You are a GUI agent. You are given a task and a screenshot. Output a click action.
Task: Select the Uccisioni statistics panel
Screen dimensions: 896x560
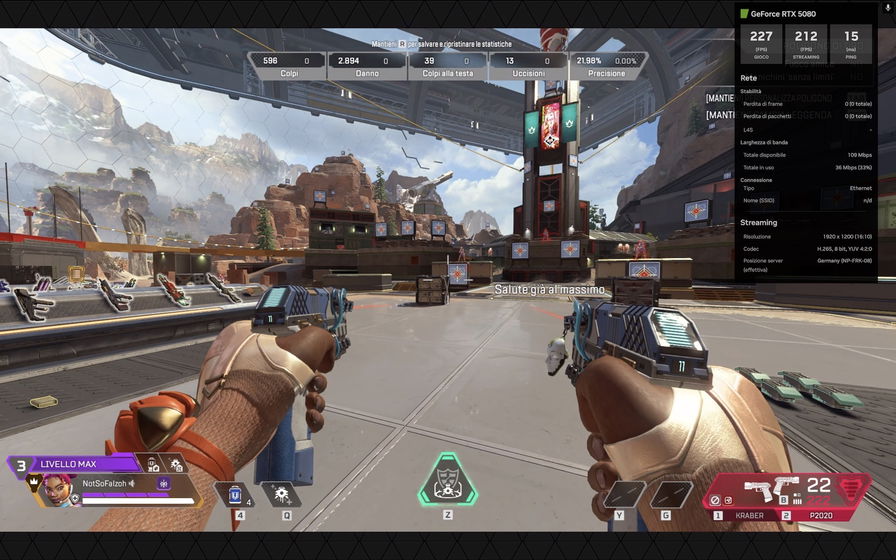(528, 66)
